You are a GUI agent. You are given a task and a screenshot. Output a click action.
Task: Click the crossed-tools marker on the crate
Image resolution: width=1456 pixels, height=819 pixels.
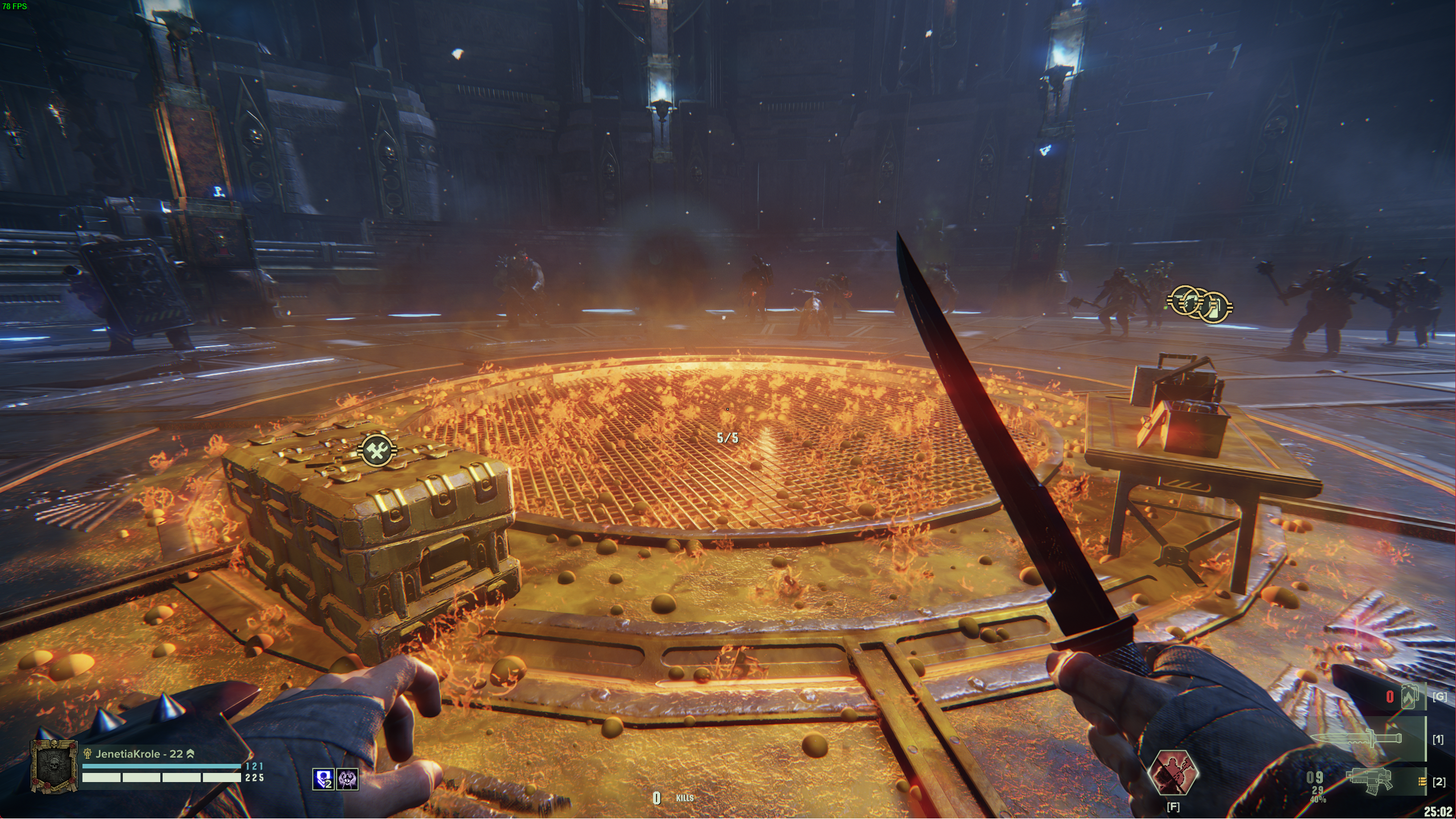click(x=376, y=451)
